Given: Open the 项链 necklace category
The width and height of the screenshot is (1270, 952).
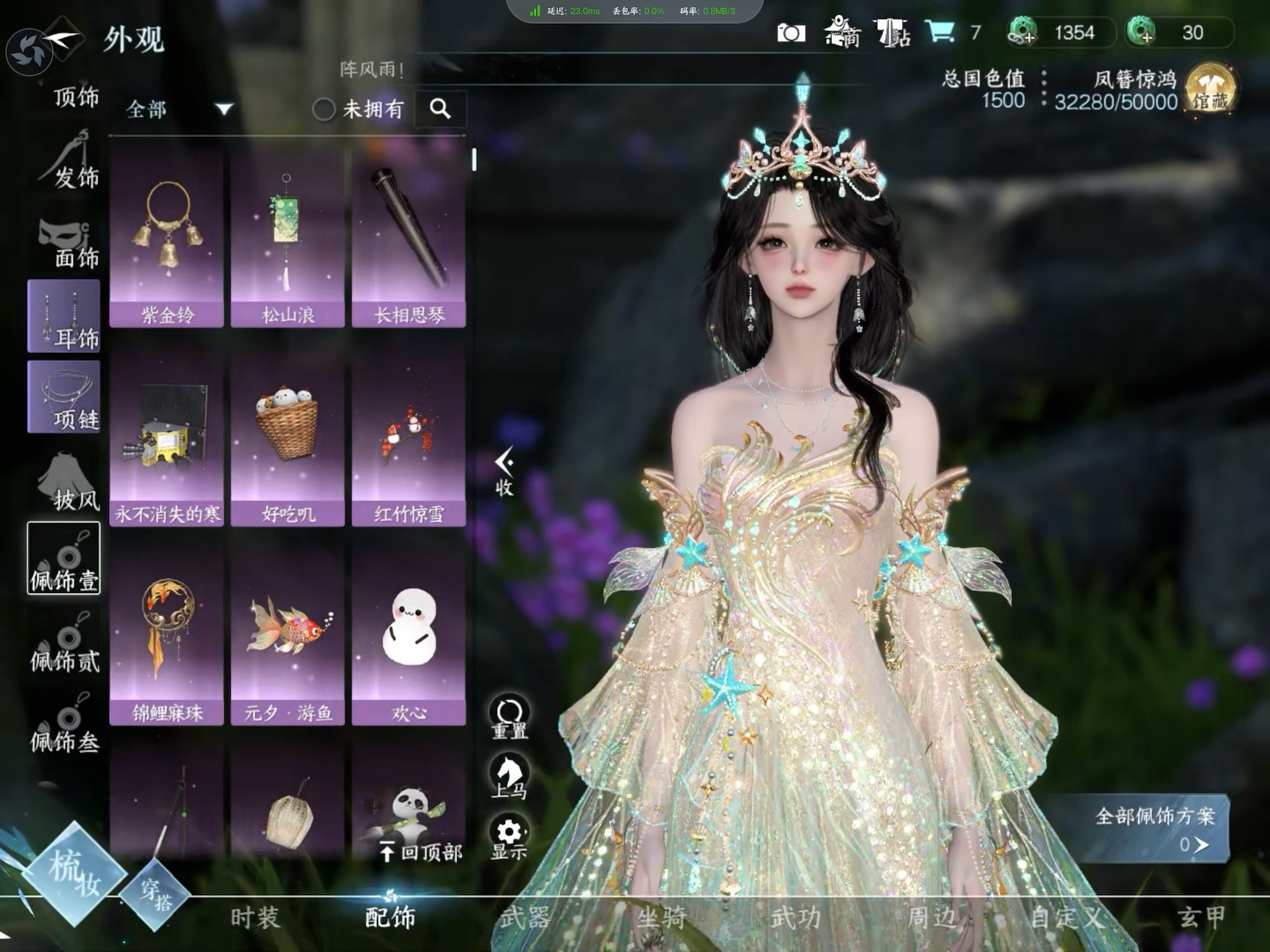Looking at the screenshot, I should coord(64,397).
